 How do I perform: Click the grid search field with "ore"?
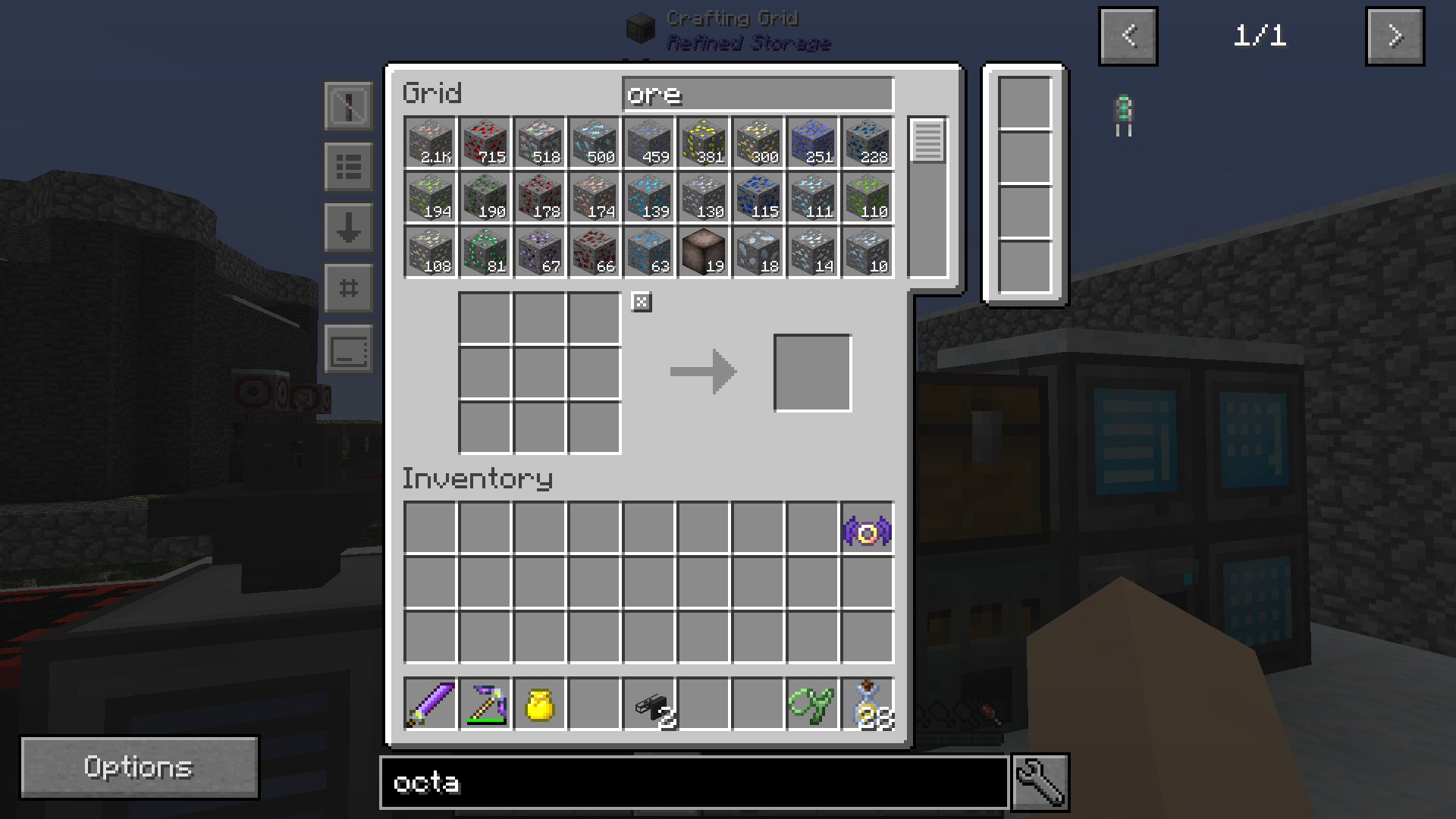click(x=758, y=95)
